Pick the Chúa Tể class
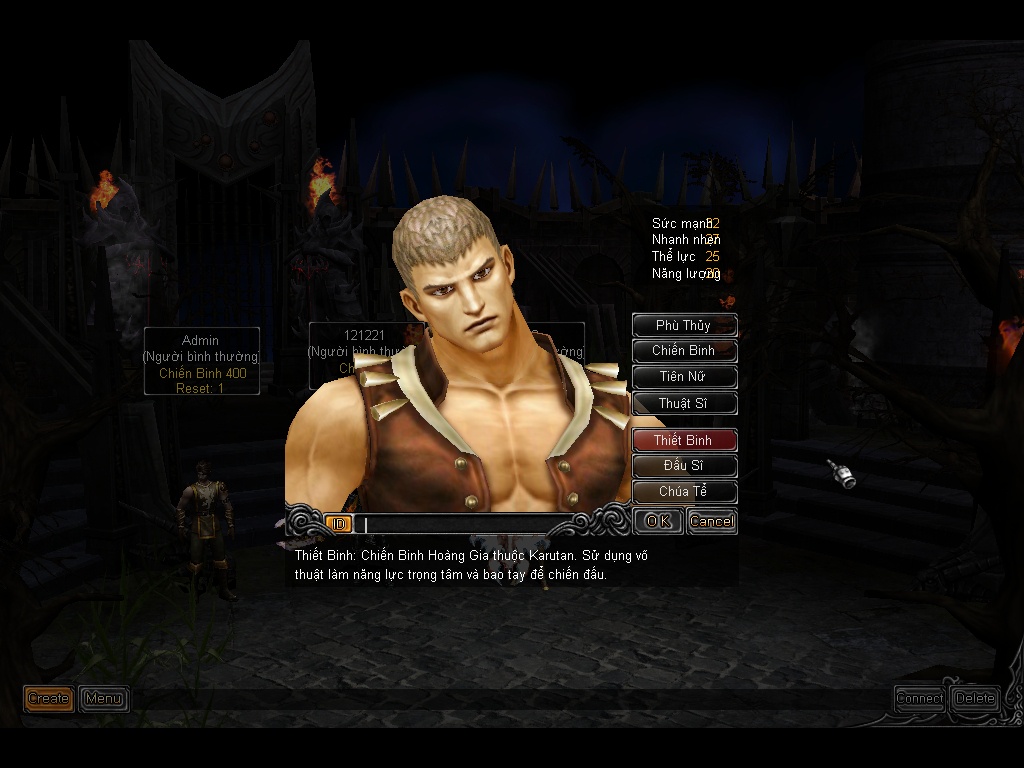 [684, 492]
